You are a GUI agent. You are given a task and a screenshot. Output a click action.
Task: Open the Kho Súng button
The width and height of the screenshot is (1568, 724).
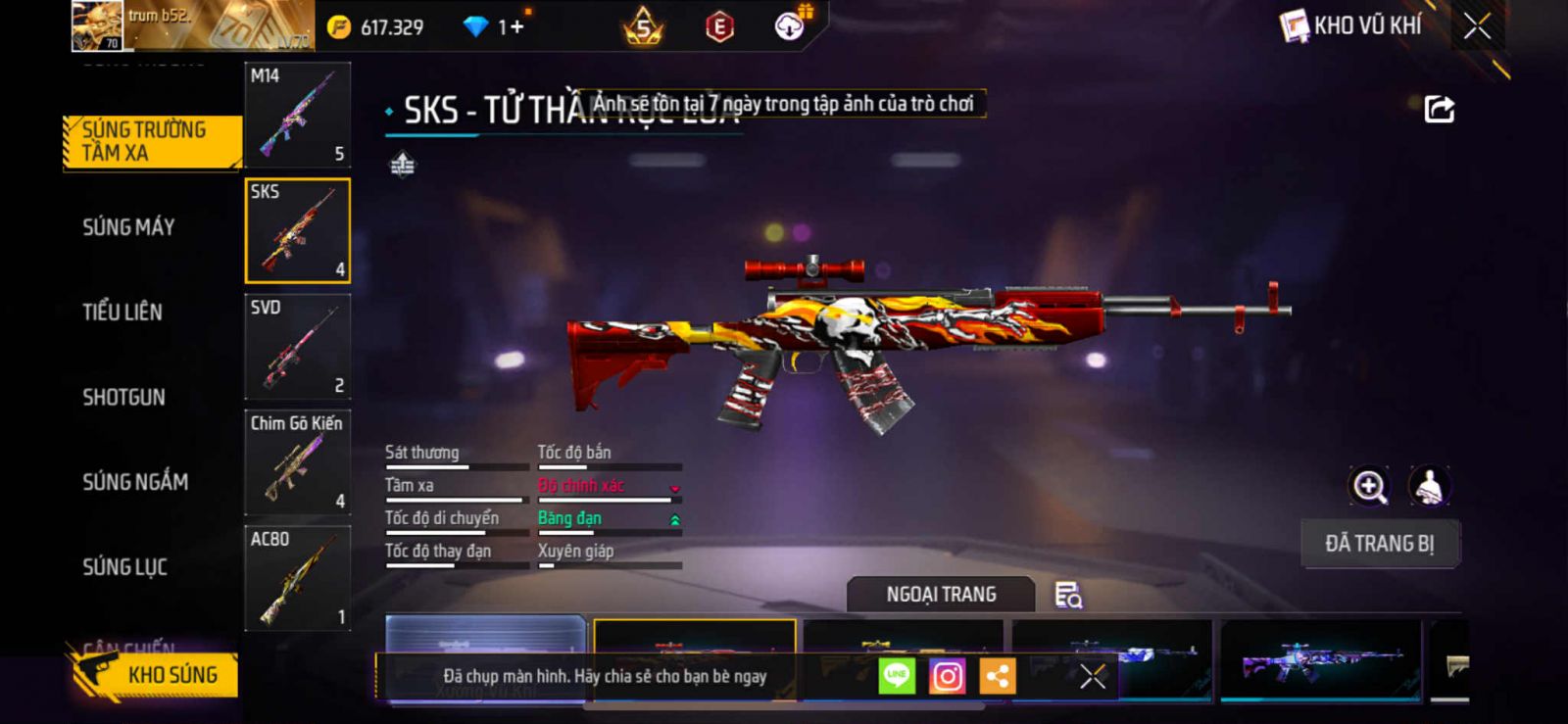pyautogui.click(x=155, y=674)
